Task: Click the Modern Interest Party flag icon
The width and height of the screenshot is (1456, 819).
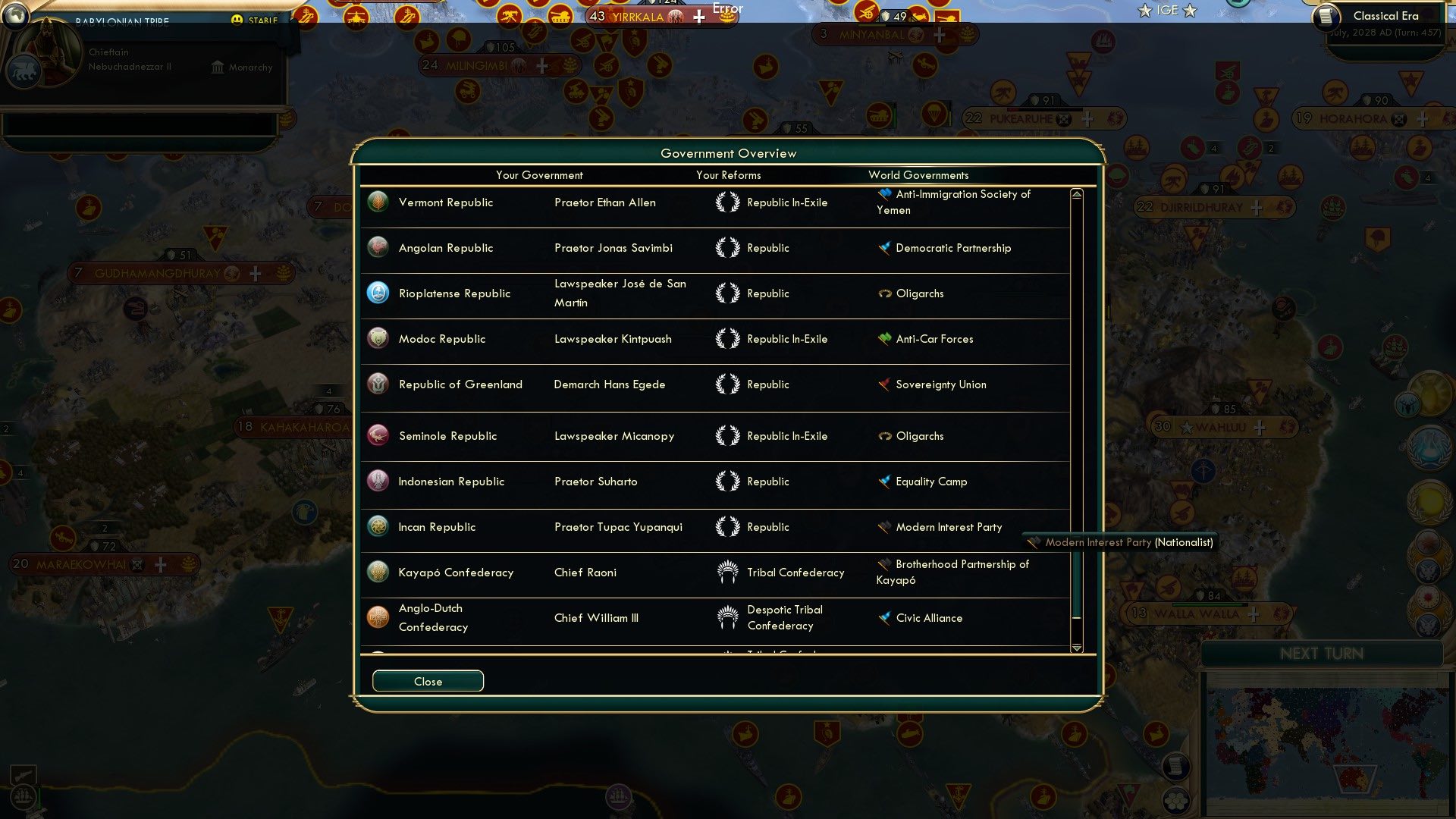Action: point(884,527)
